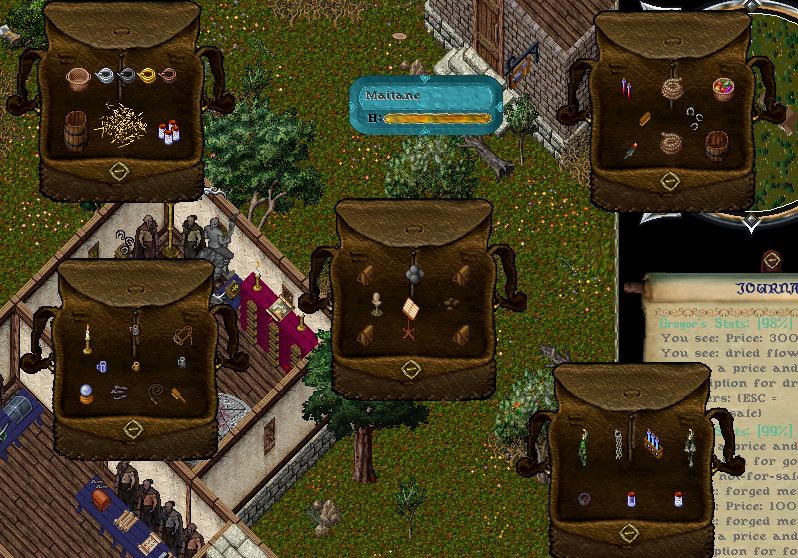
Task: Select the fruit basket item
Action: coord(723,89)
